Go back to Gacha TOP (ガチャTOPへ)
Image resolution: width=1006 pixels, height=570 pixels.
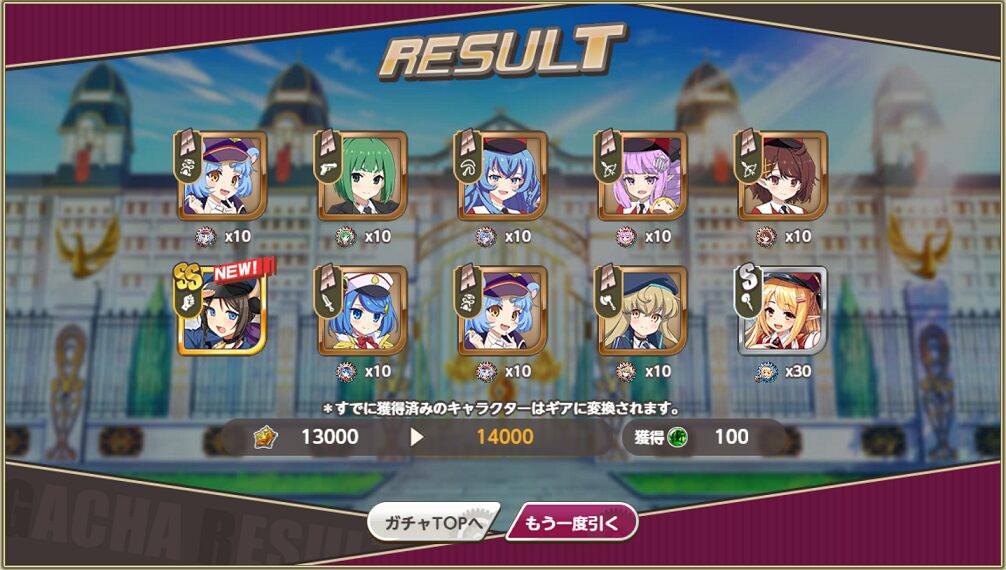coord(432,522)
